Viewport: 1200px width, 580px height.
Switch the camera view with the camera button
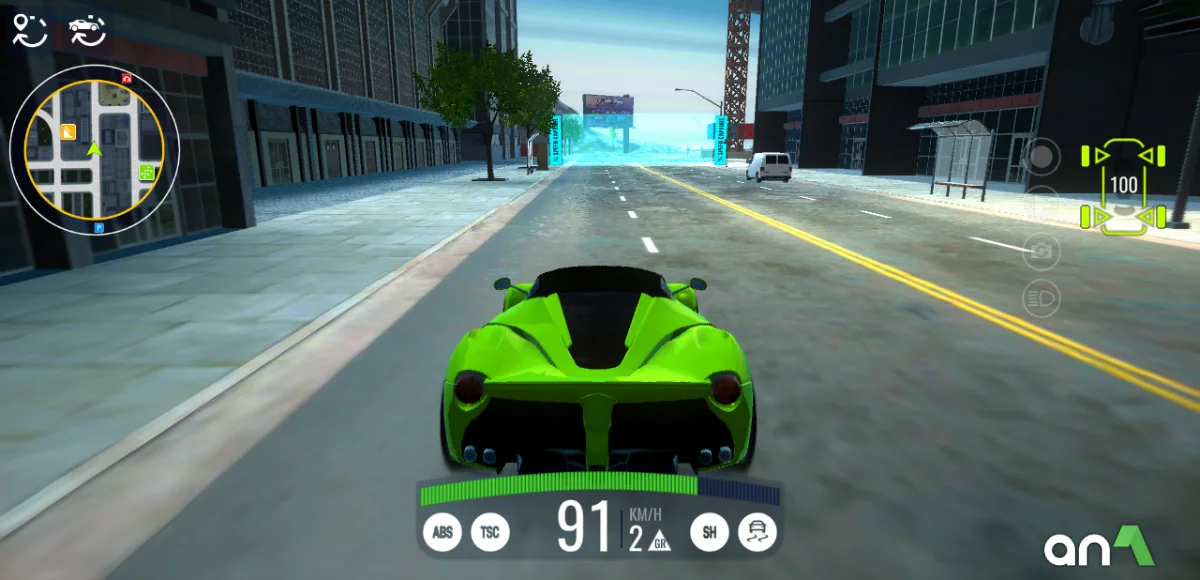[1041, 251]
